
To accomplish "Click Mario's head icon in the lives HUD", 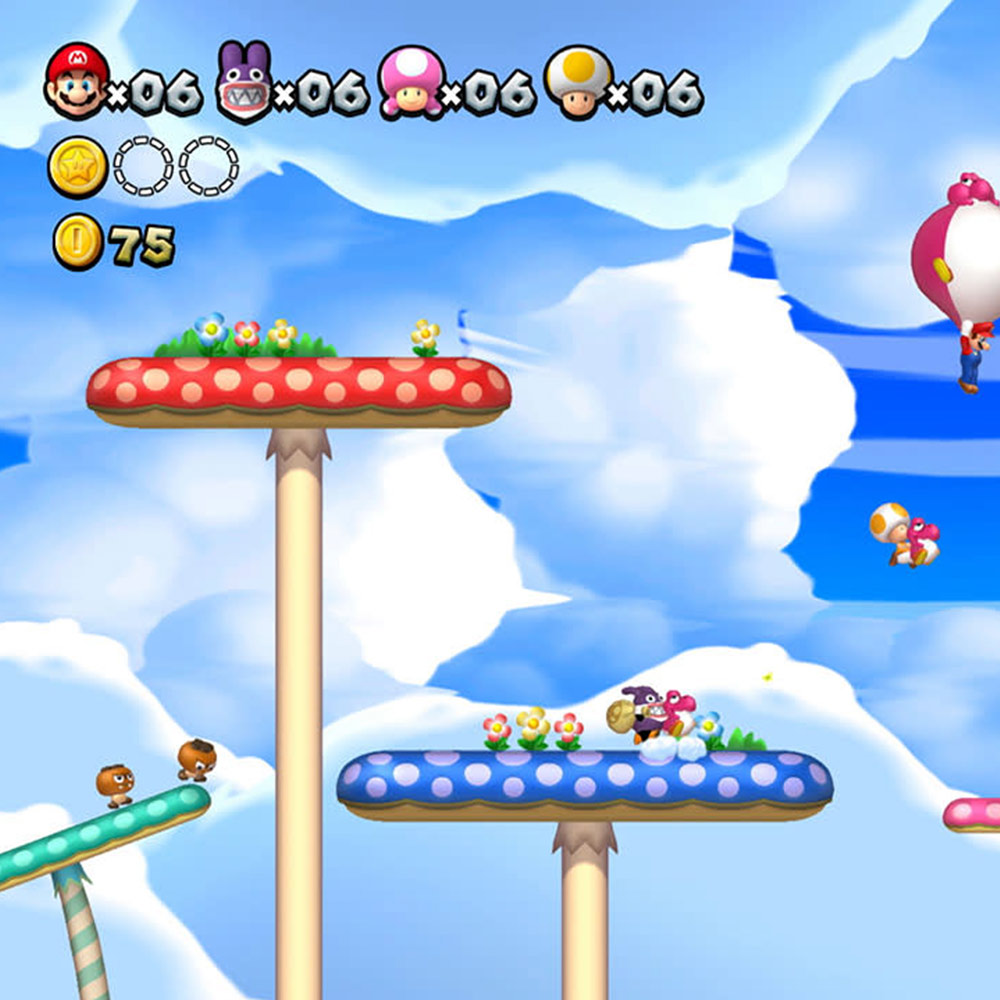I will 76,81.
